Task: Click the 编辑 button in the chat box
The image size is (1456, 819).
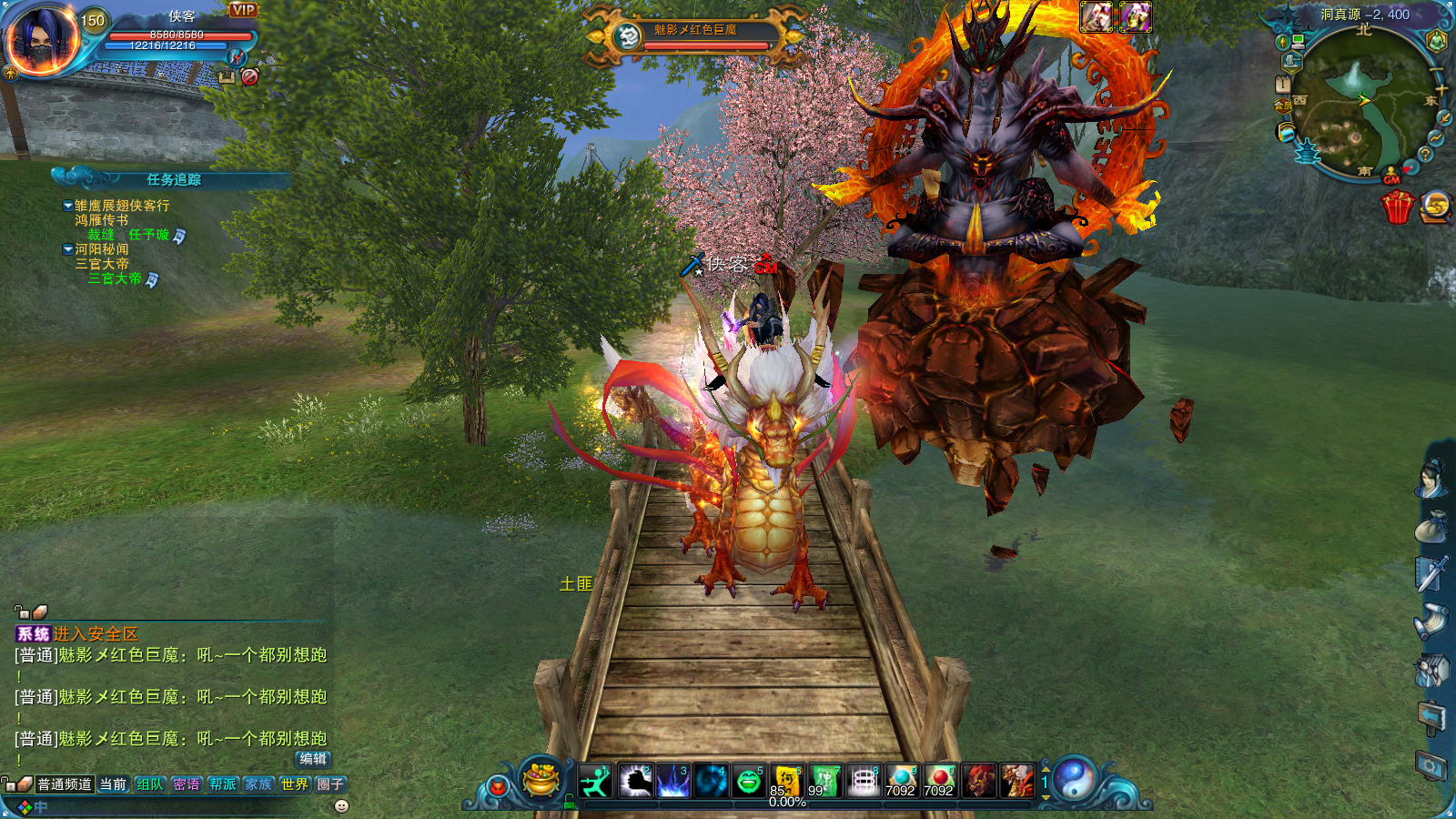Action: click(x=312, y=759)
